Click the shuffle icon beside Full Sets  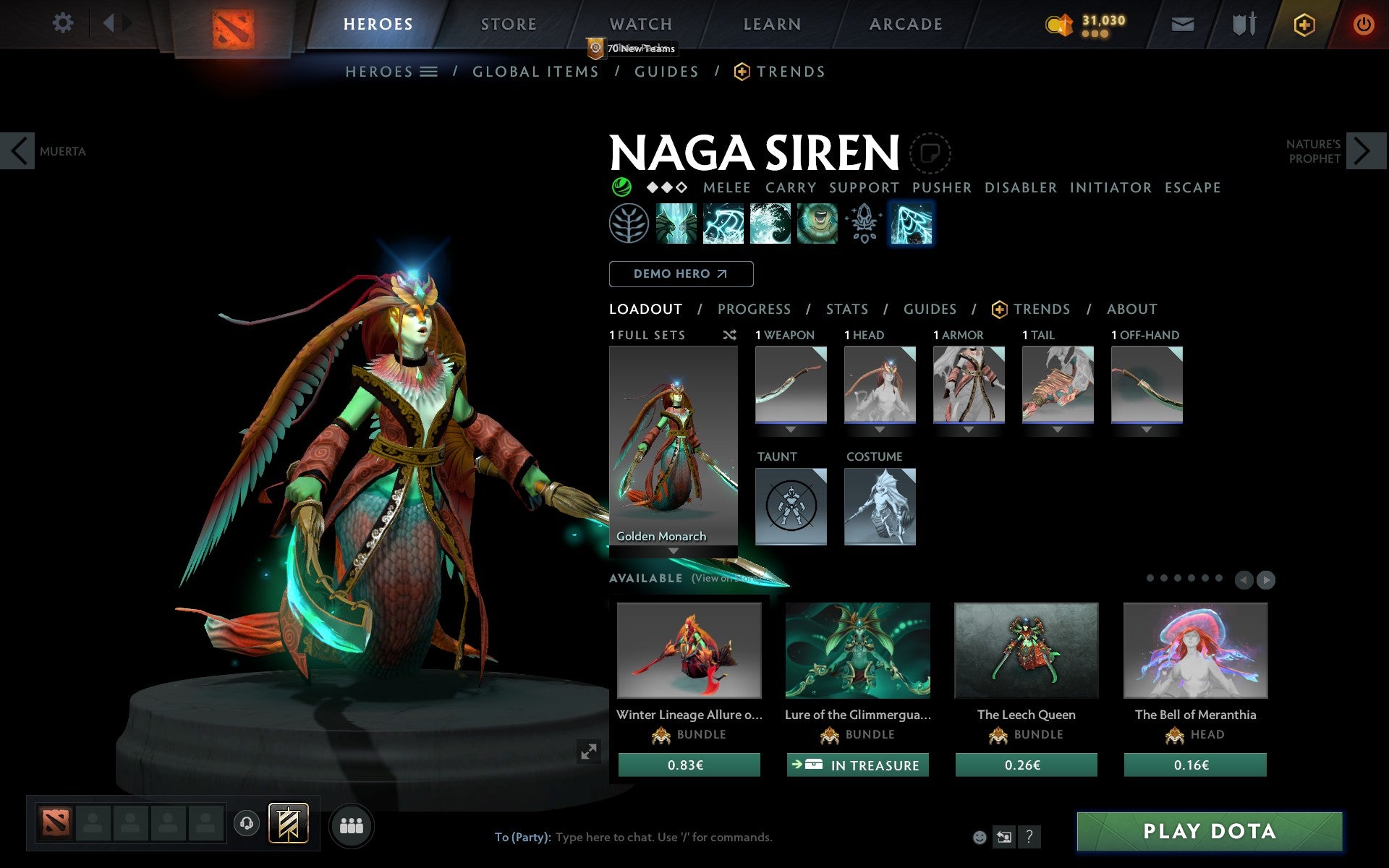tap(729, 335)
